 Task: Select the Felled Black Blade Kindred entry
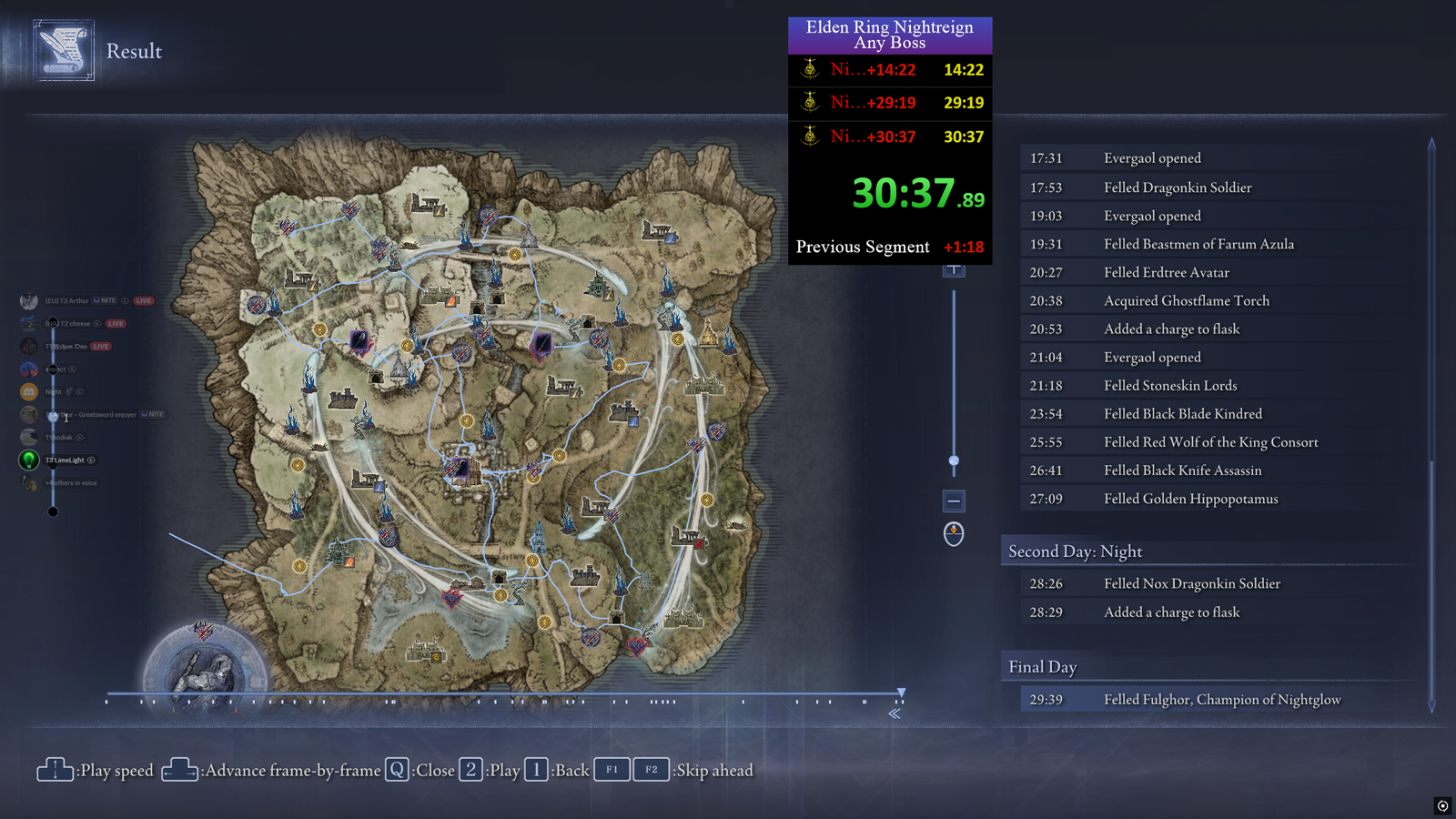pos(1183,413)
